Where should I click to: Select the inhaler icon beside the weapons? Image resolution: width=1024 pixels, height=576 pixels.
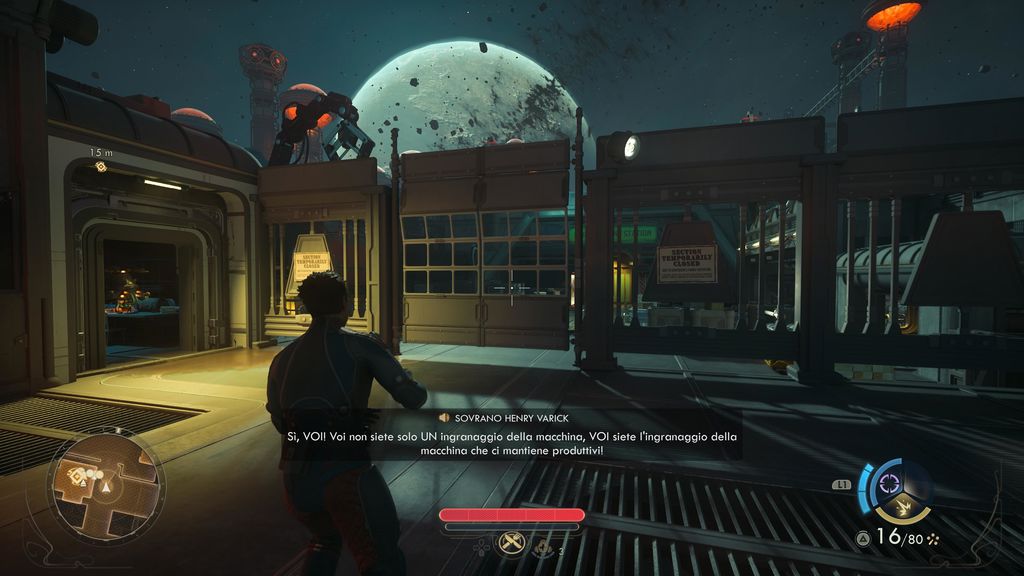(x=545, y=547)
